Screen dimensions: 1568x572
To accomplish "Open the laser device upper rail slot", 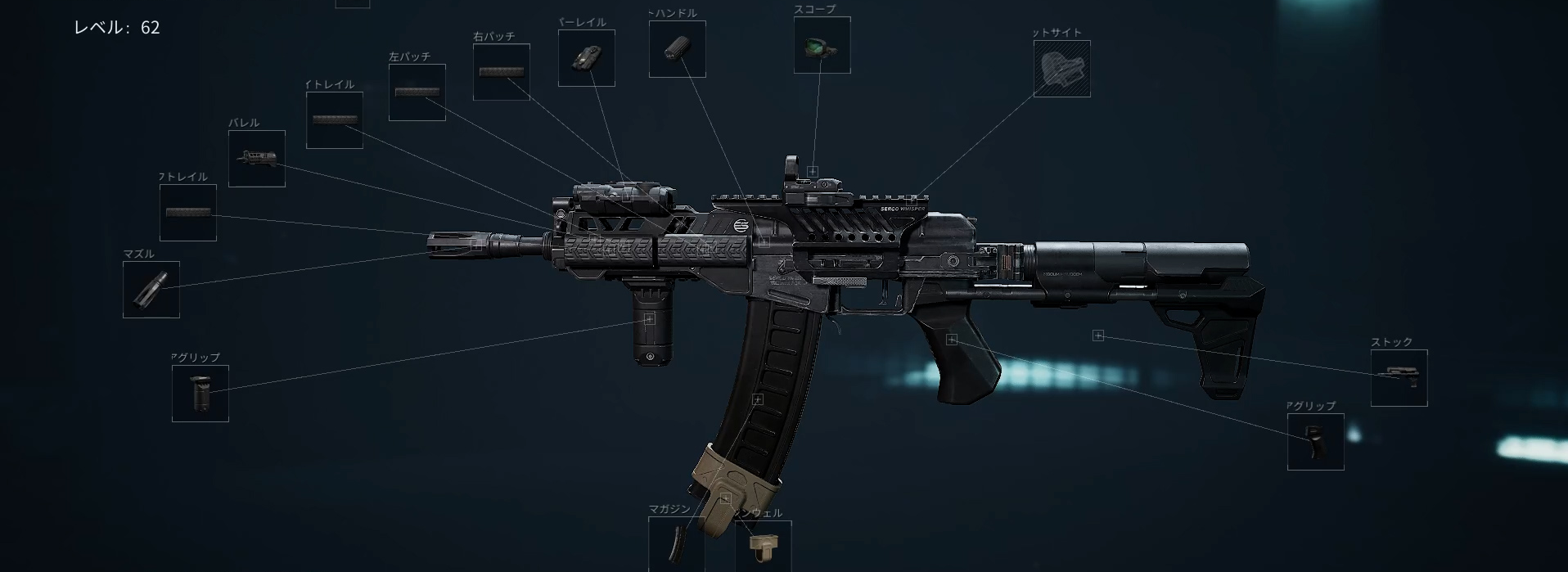I will pos(587,58).
